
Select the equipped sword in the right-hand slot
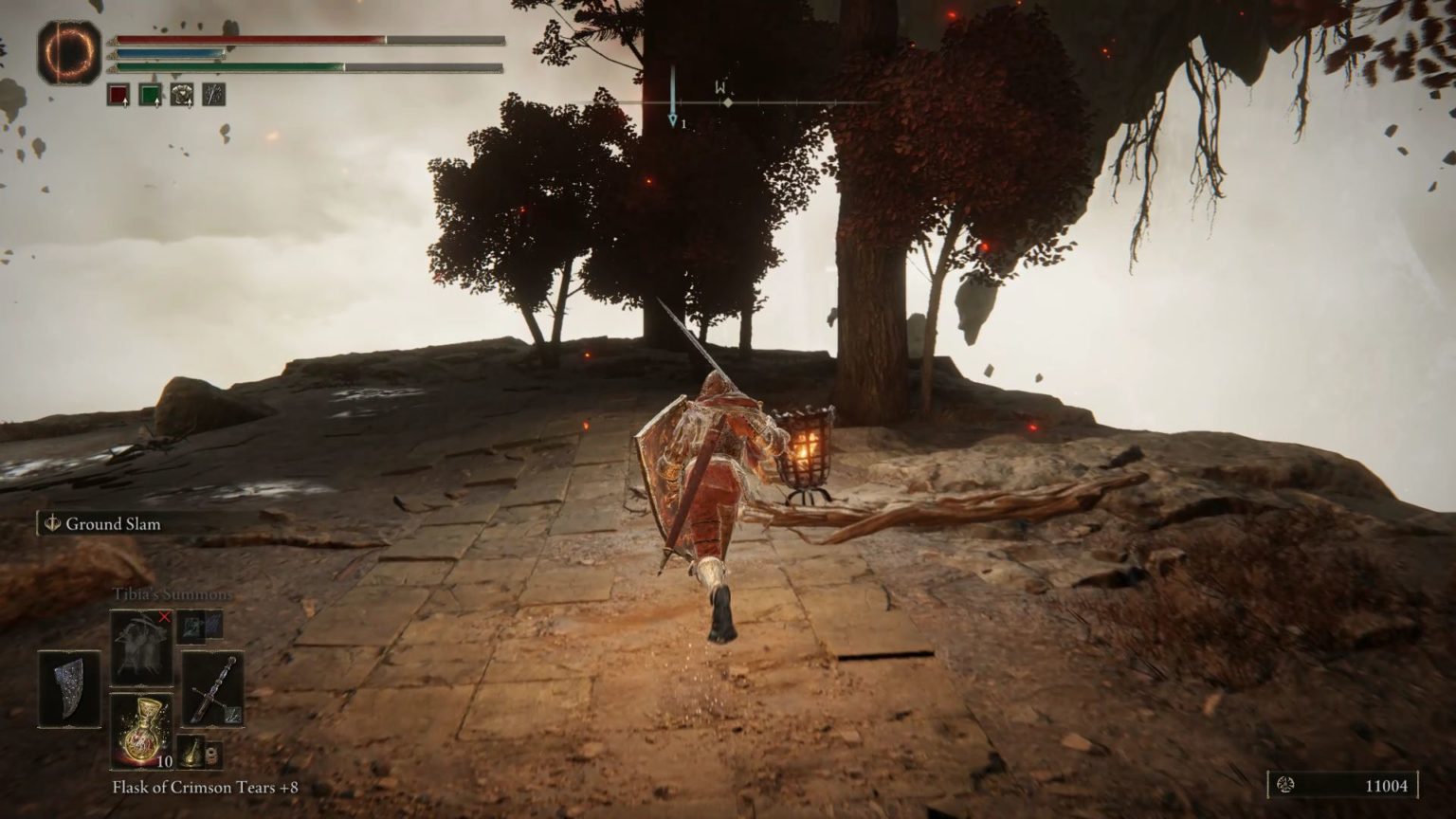click(215, 690)
